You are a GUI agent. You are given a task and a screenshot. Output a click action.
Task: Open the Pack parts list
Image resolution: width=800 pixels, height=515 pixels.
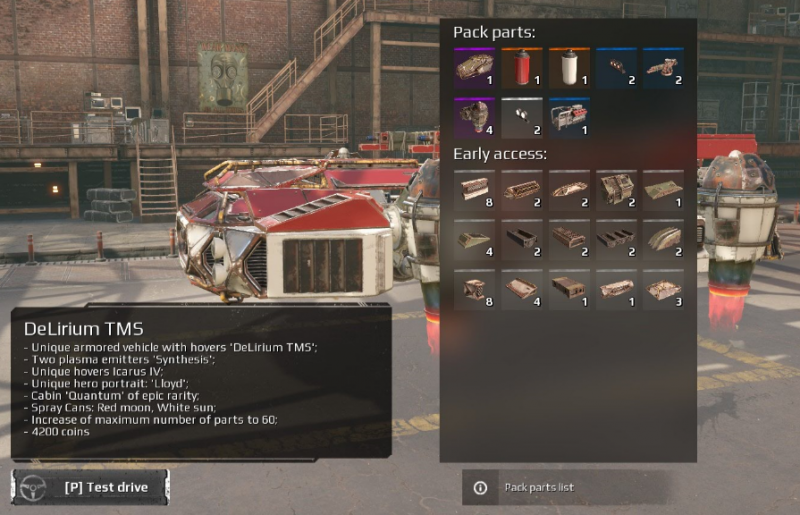[538, 487]
